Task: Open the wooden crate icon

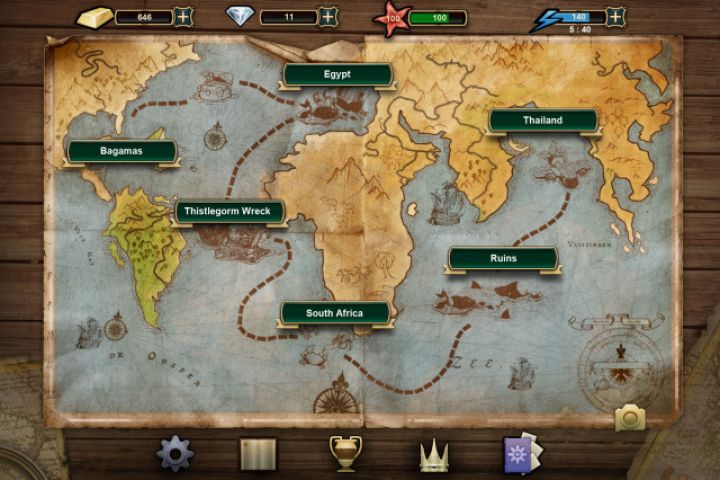Action: point(258,455)
